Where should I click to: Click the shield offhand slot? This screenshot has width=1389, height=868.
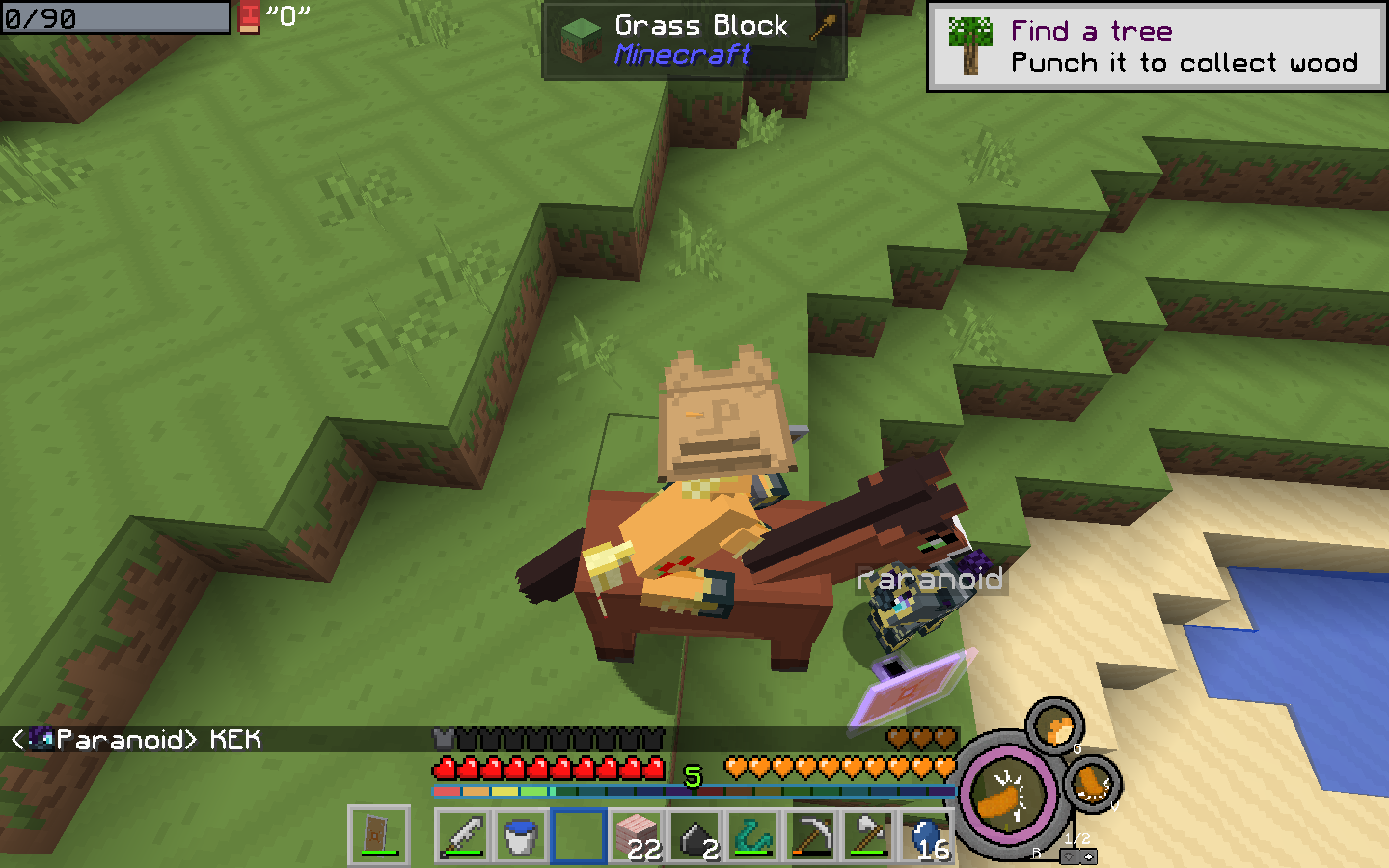pos(378,835)
